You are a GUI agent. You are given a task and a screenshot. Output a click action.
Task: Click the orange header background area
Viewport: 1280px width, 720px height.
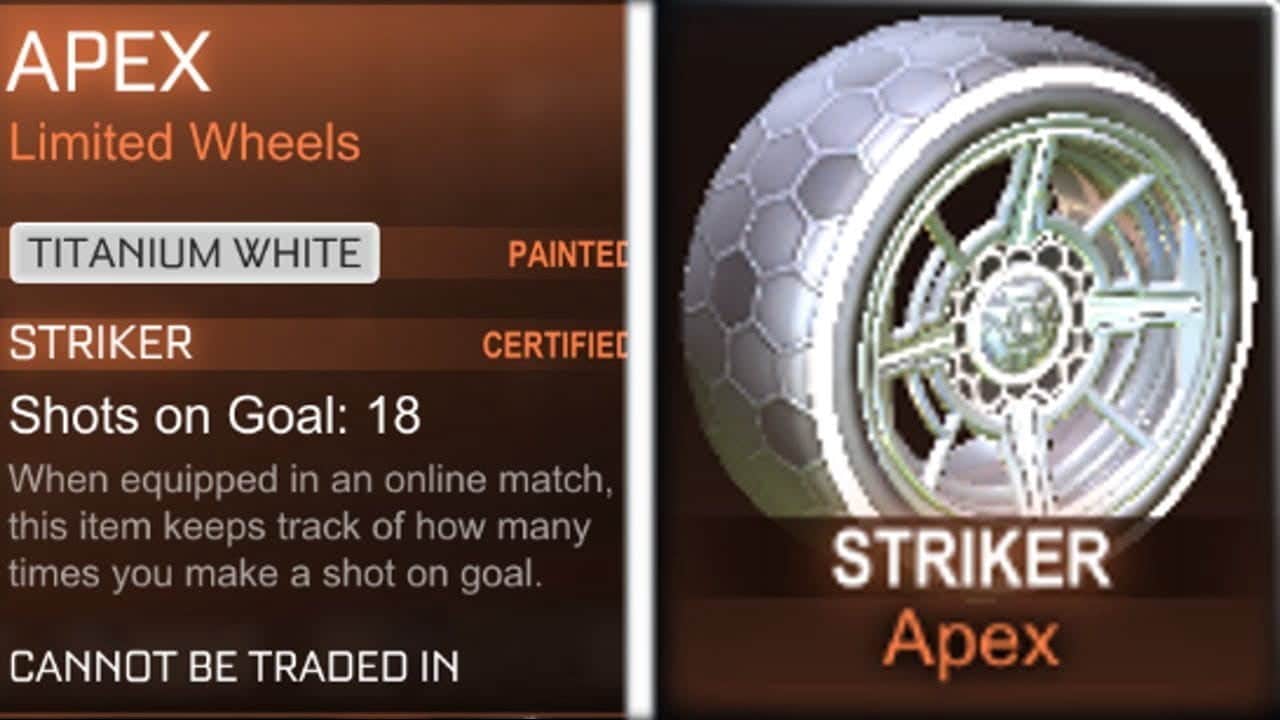click(450, 60)
